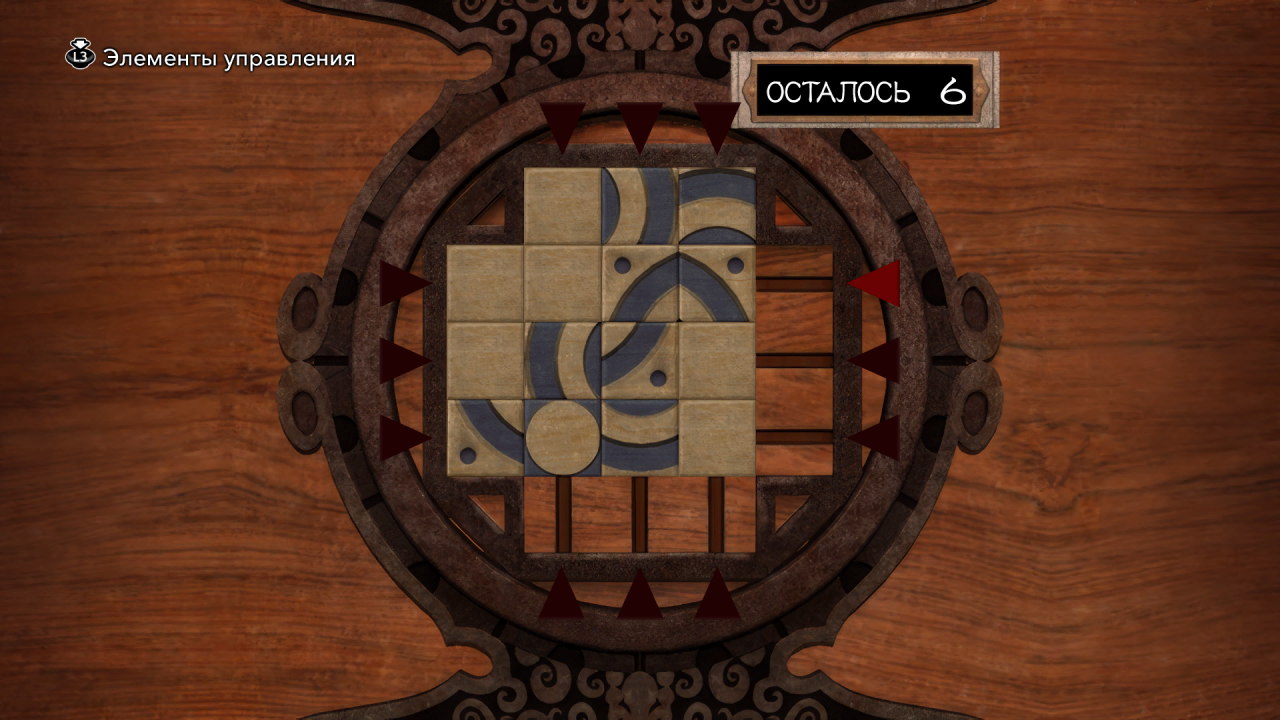Click the down arrow above the plain top-row tile
Viewport: 1280px width, 720px height.
point(563,125)
